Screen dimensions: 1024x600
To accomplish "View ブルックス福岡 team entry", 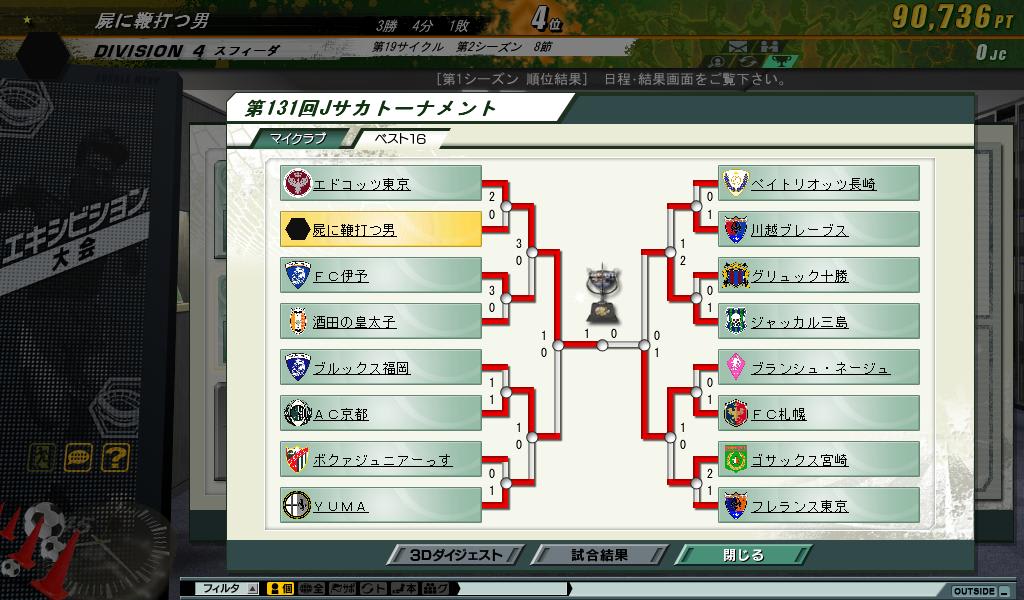I will click(x=381, y=368).
